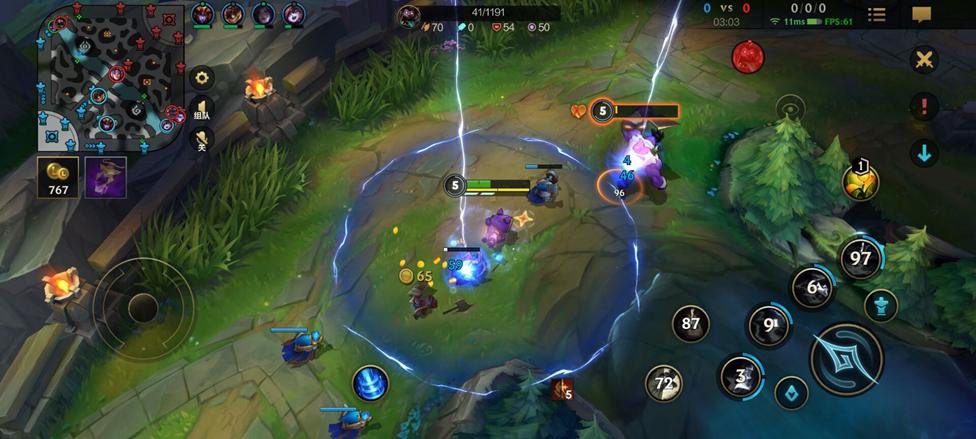Toggle the team voice speaker button
This screenshot has width=976, height=439.
(x=202, y=109)
